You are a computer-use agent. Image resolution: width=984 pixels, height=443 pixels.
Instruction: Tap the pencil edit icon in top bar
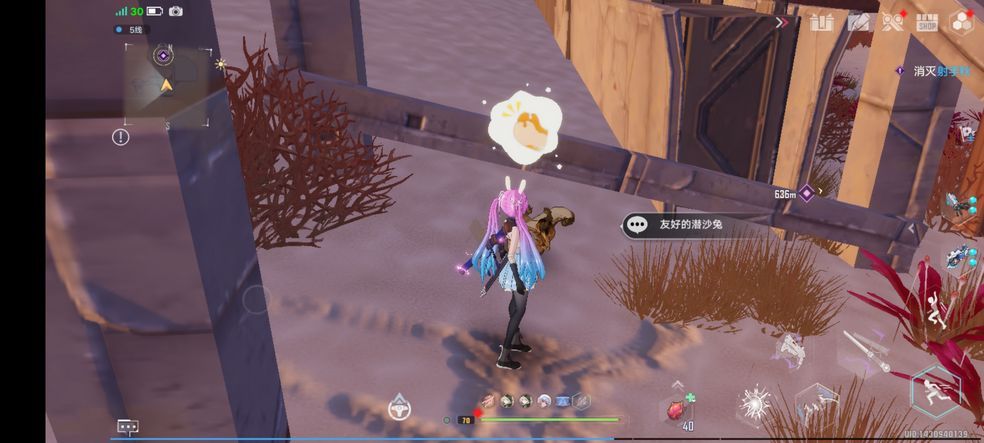[x=857, y=21]
